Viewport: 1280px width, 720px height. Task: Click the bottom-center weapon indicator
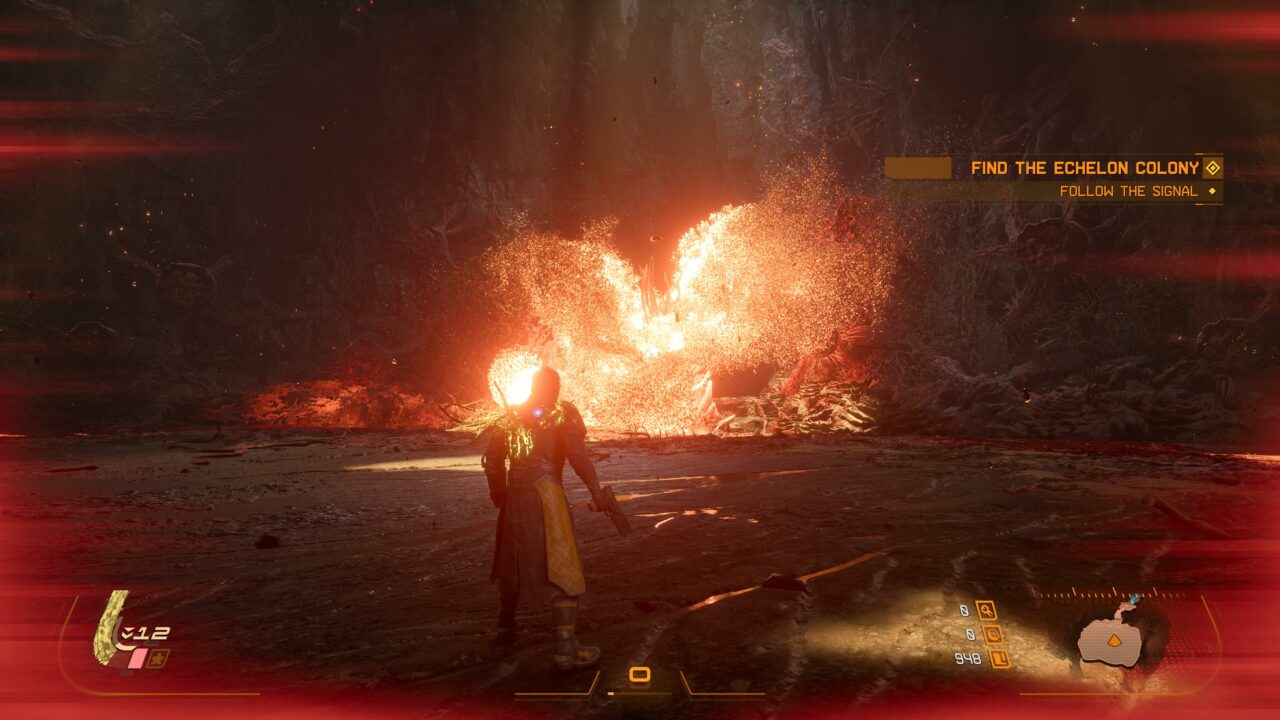(x=640, y=675)
